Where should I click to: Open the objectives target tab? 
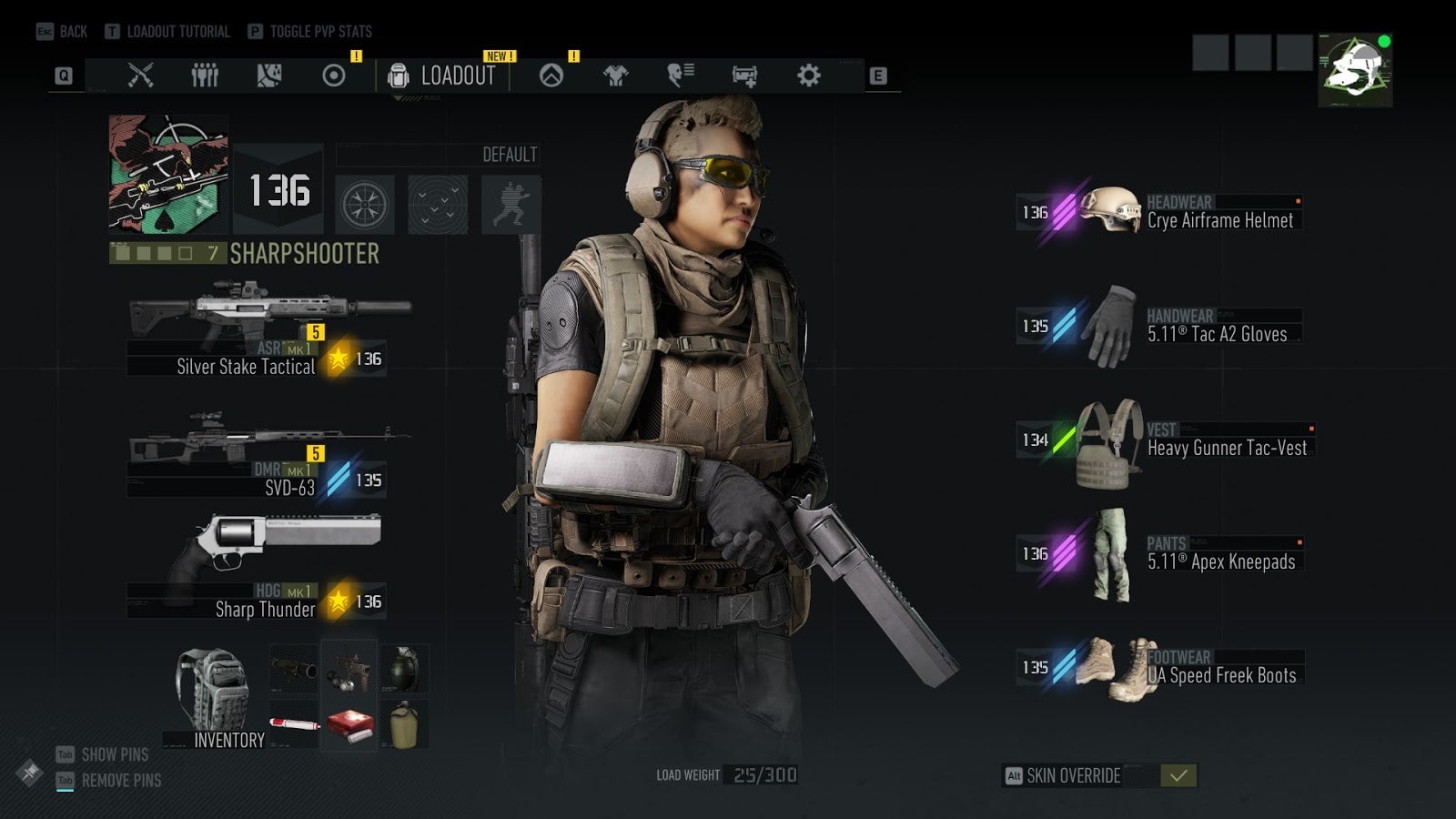coord(334,76)
